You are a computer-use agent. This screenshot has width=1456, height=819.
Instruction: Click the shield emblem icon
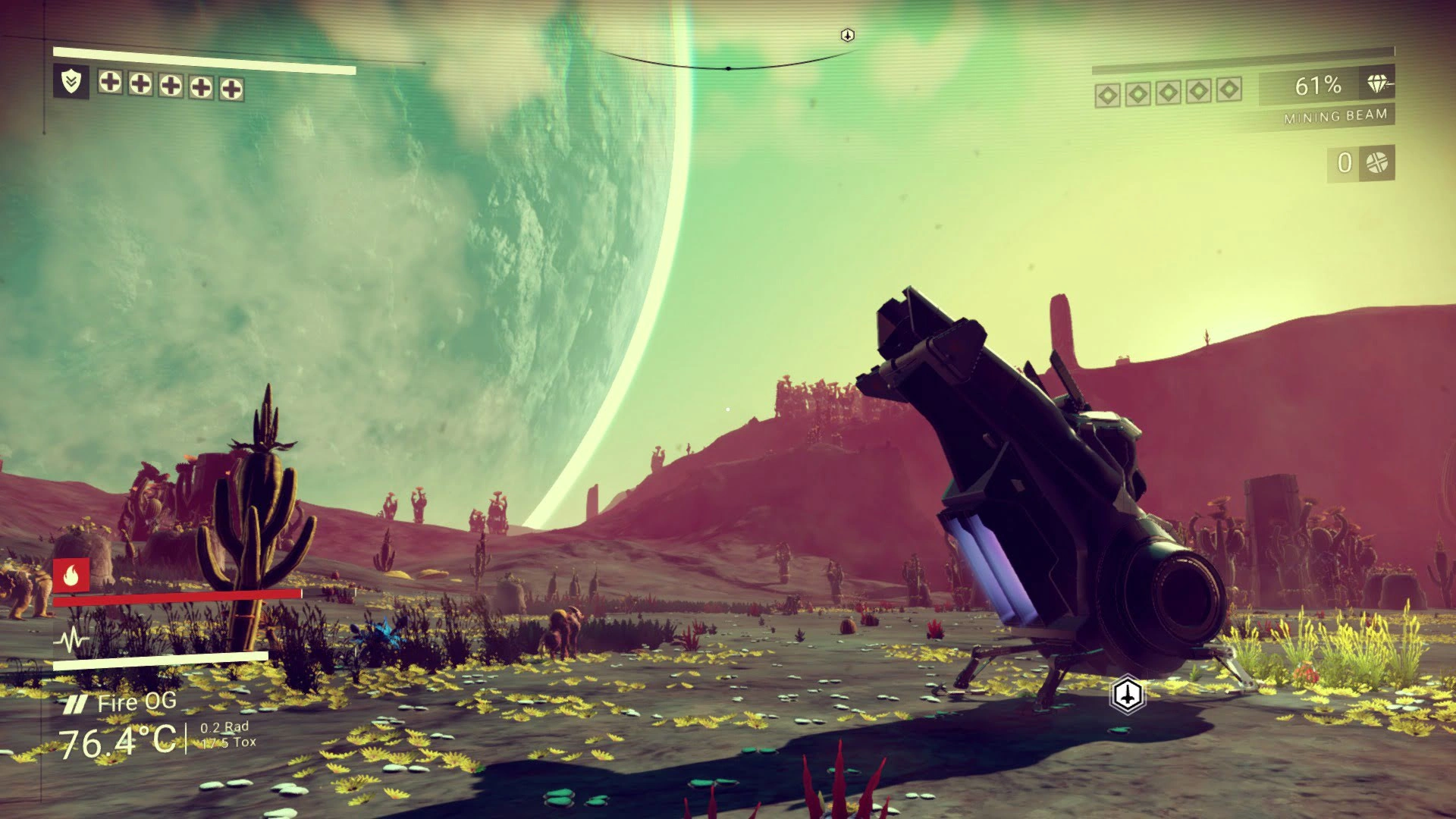[x=71, y=81]
